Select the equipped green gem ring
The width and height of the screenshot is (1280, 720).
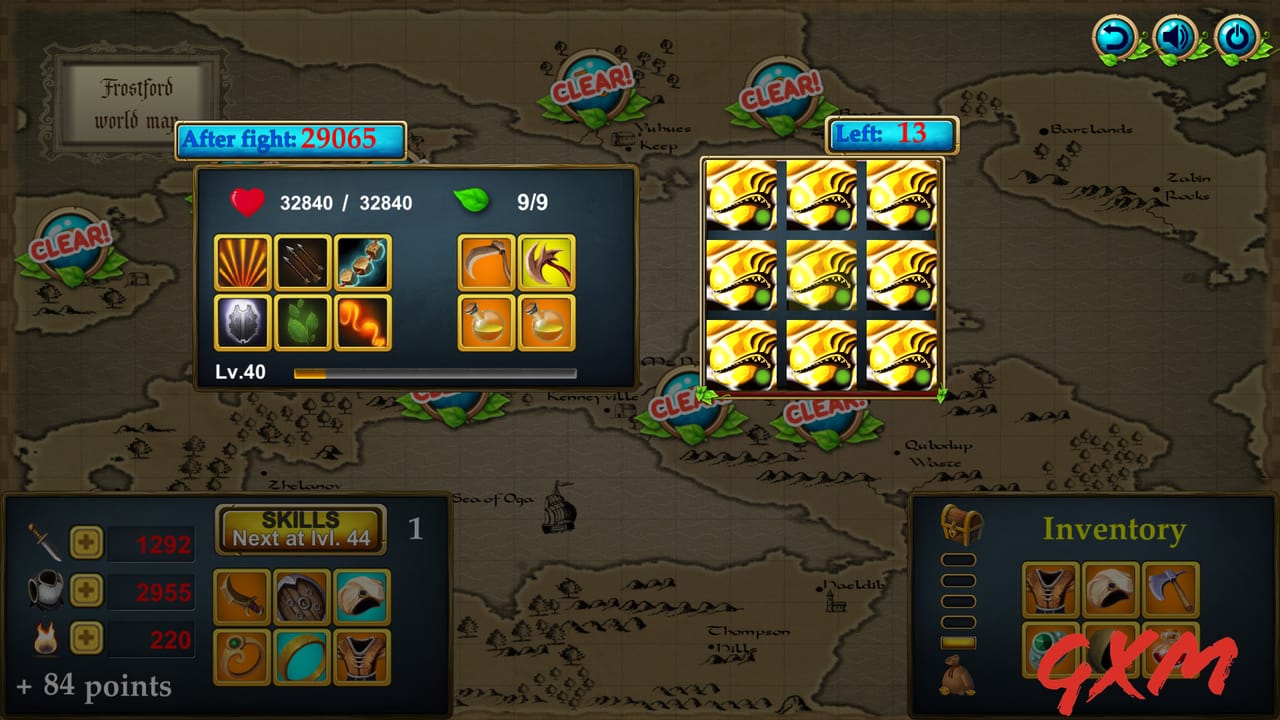pos(242,657)
